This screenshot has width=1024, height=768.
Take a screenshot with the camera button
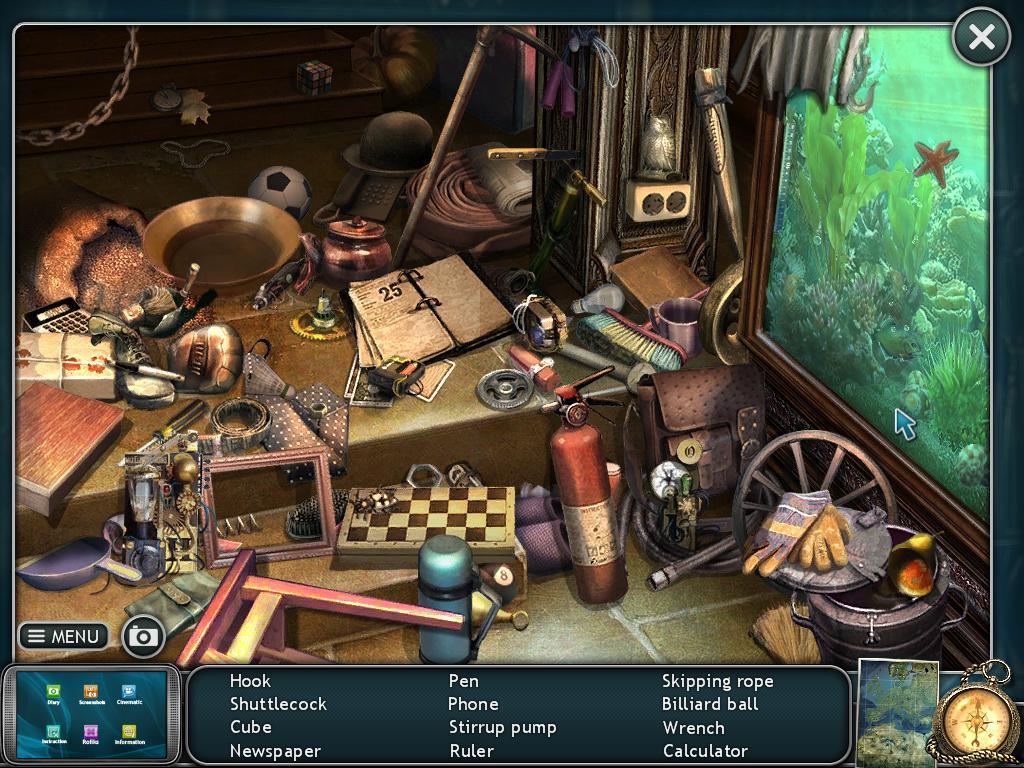point(144,636)
